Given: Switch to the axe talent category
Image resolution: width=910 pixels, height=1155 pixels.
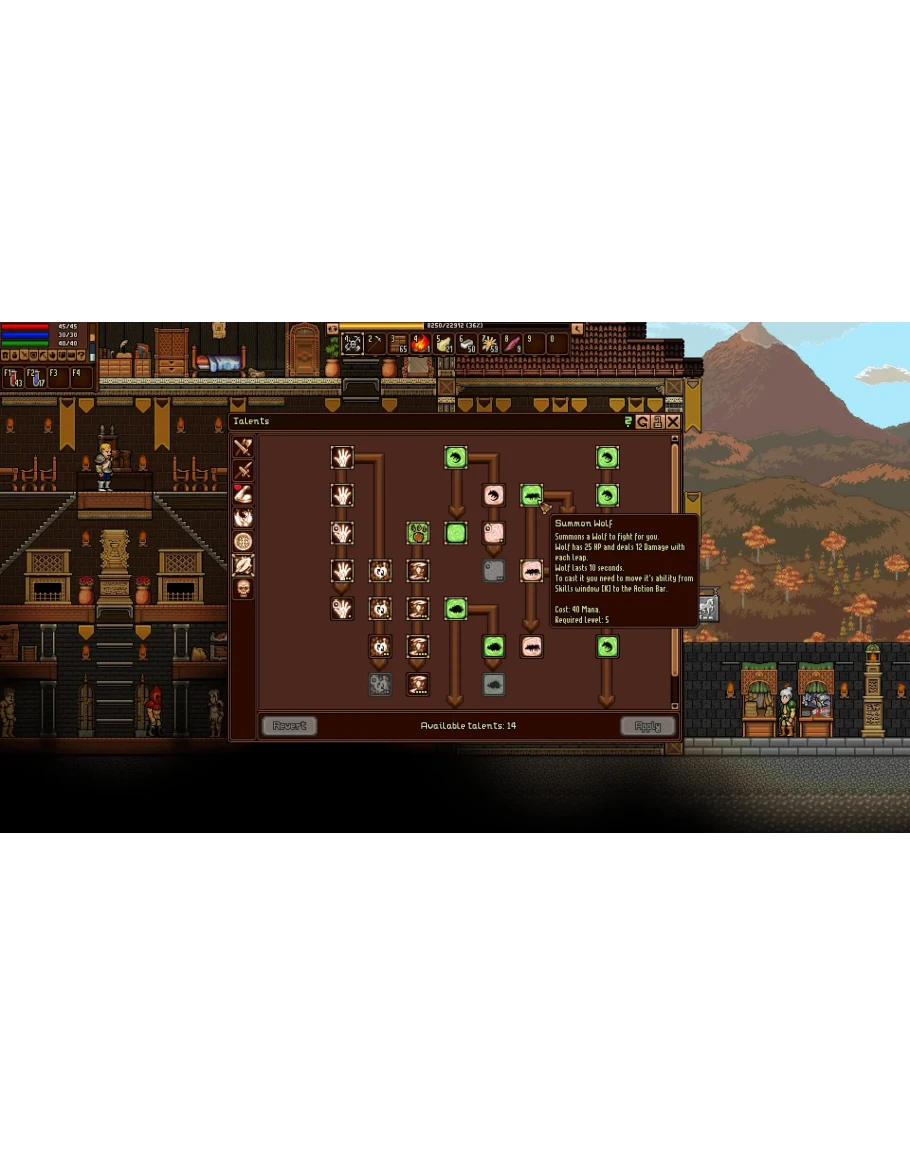Looking at the screenshot, I should click(243, 447).
